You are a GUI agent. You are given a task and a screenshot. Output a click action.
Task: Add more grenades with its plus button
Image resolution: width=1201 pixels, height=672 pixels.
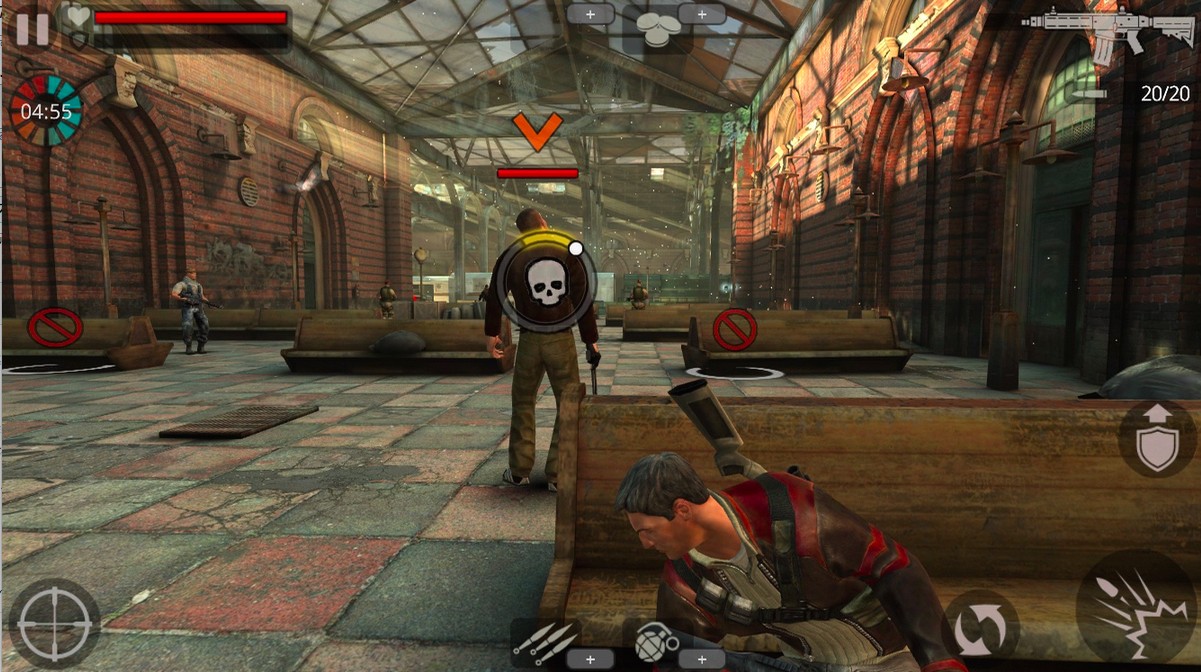click(x=702, y=659)
